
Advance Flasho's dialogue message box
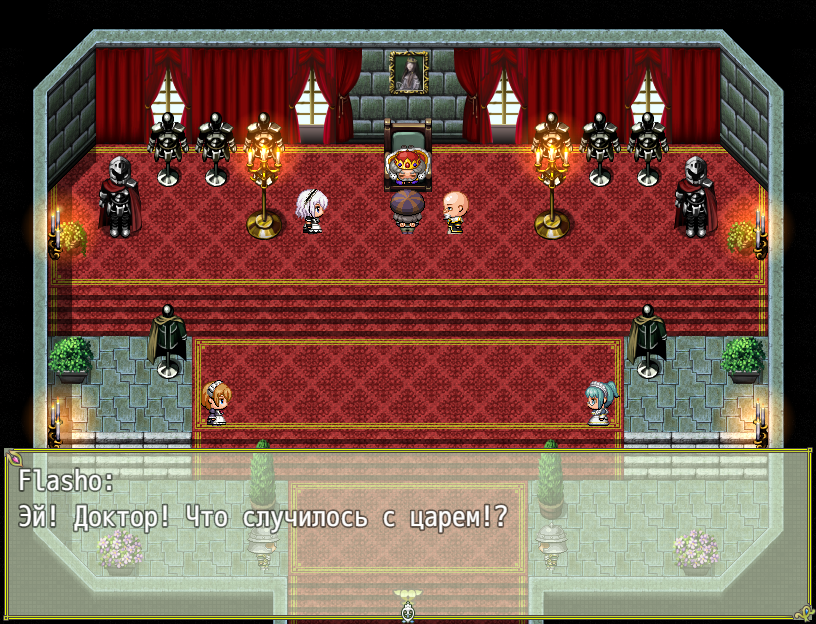pyautogui.click(x=407, y=530)
